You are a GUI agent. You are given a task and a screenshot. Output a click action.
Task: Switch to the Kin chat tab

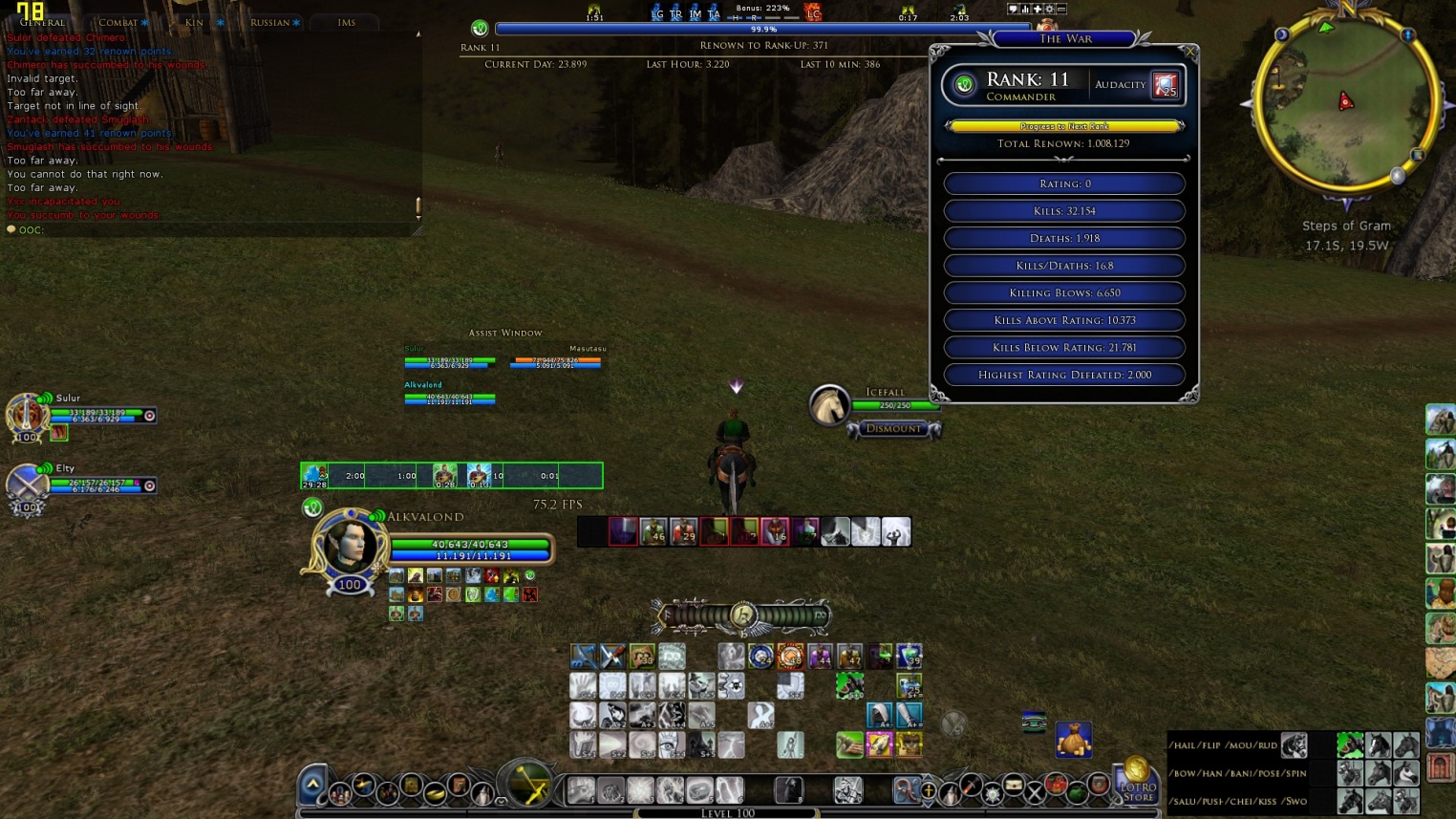(195, 22)
